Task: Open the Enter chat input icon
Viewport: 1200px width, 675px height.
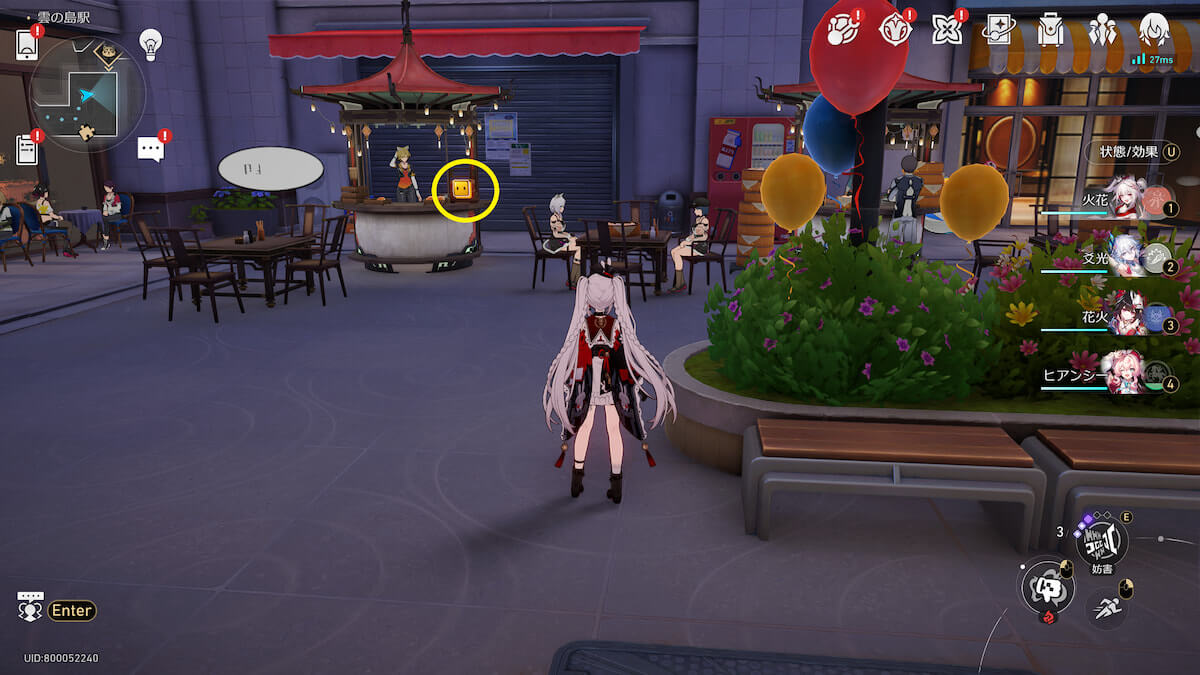Action: pos(30,608)
